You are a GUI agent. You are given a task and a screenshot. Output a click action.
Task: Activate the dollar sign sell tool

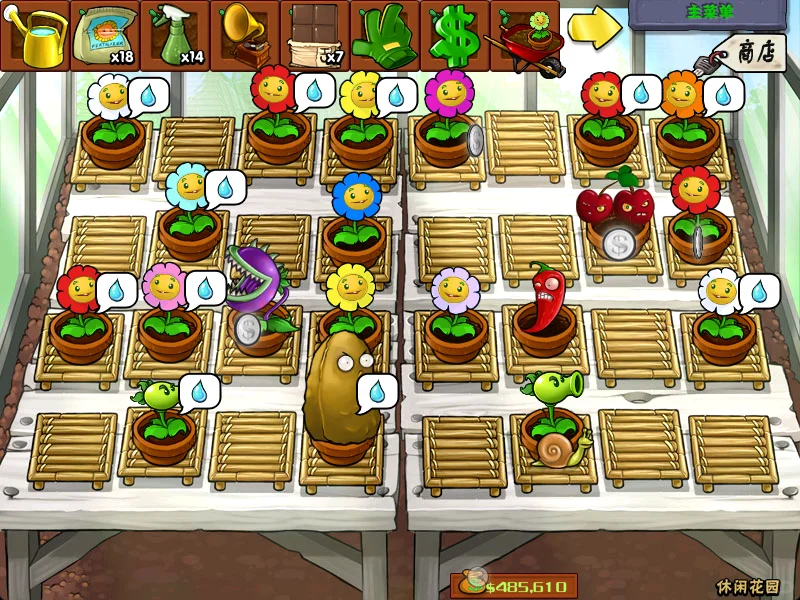point(454,34)
